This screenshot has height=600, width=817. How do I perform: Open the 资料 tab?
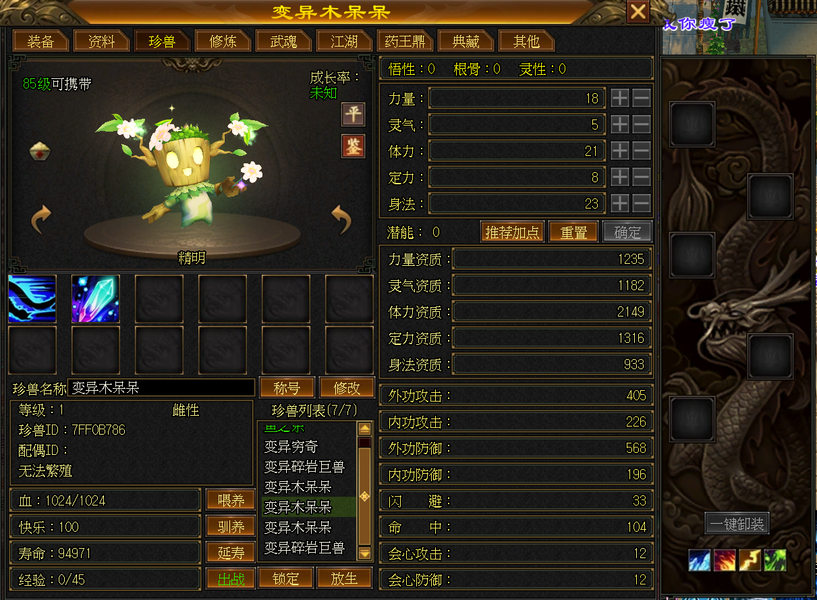point(101,41)
